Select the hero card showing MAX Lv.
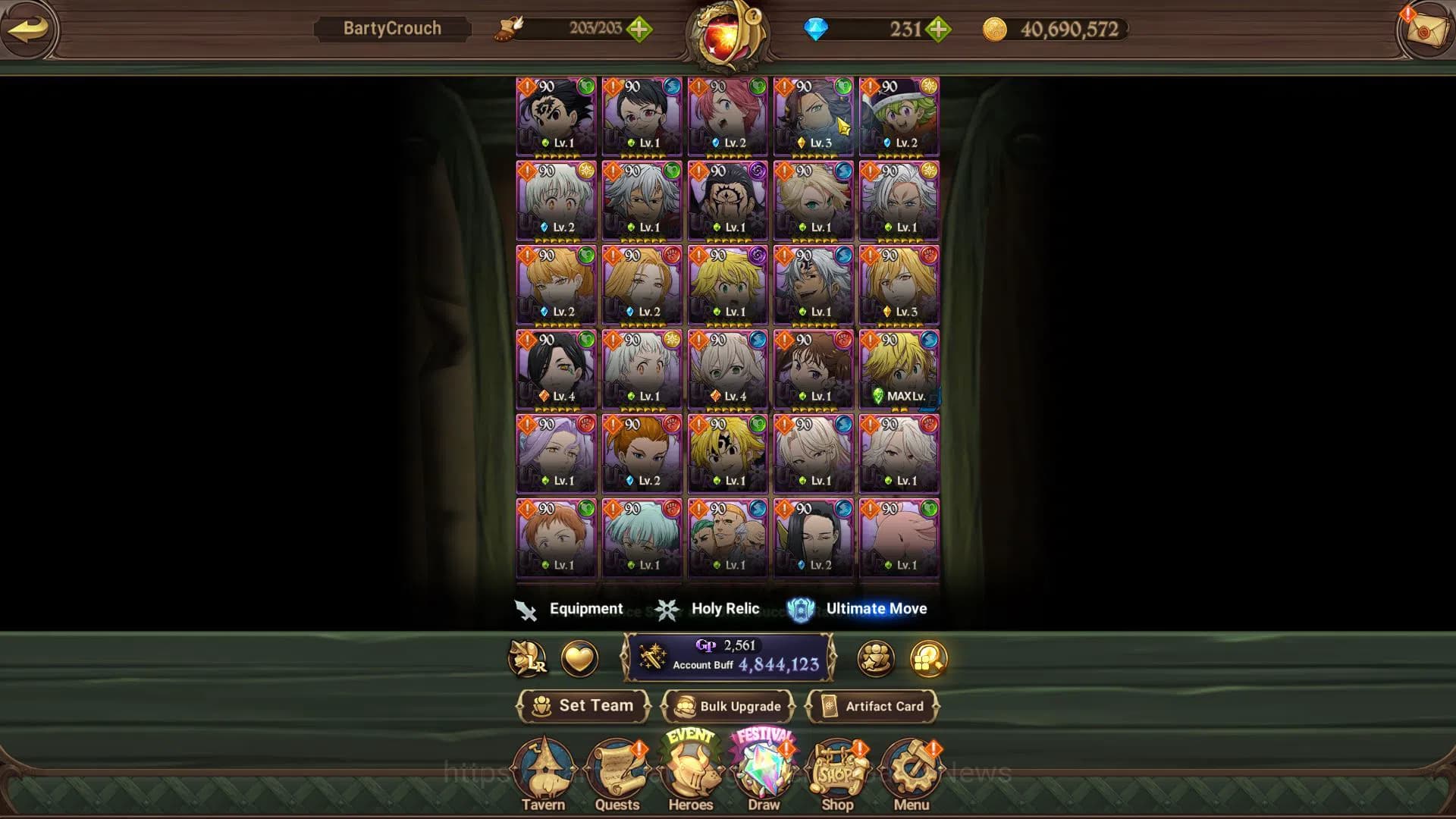 (899, 369)
